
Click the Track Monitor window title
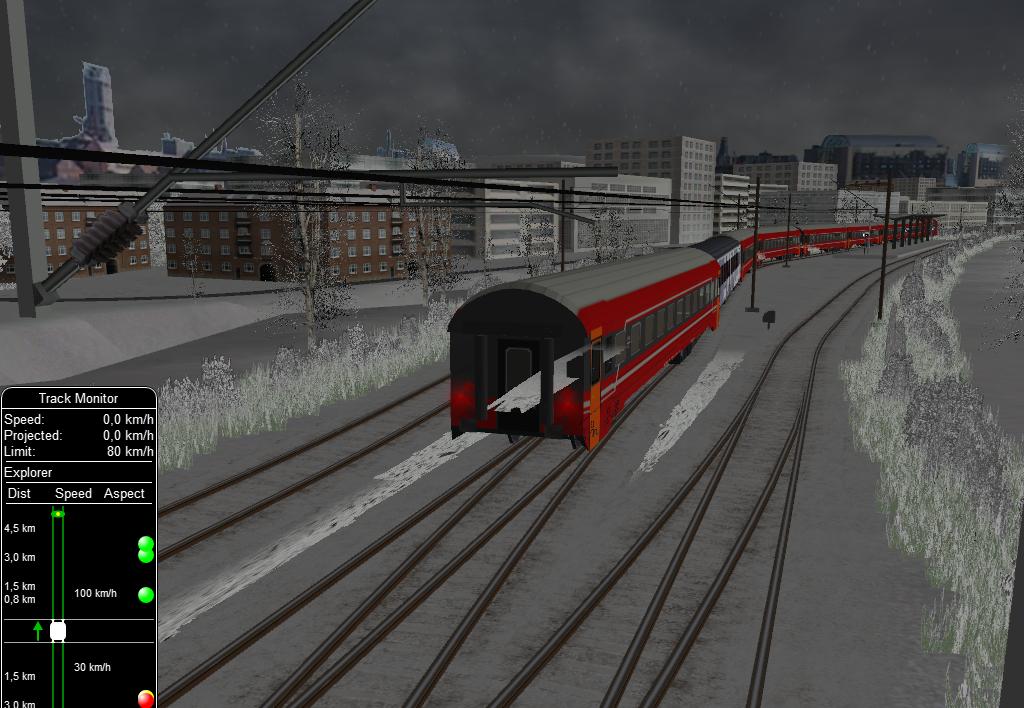pos(78,398)
